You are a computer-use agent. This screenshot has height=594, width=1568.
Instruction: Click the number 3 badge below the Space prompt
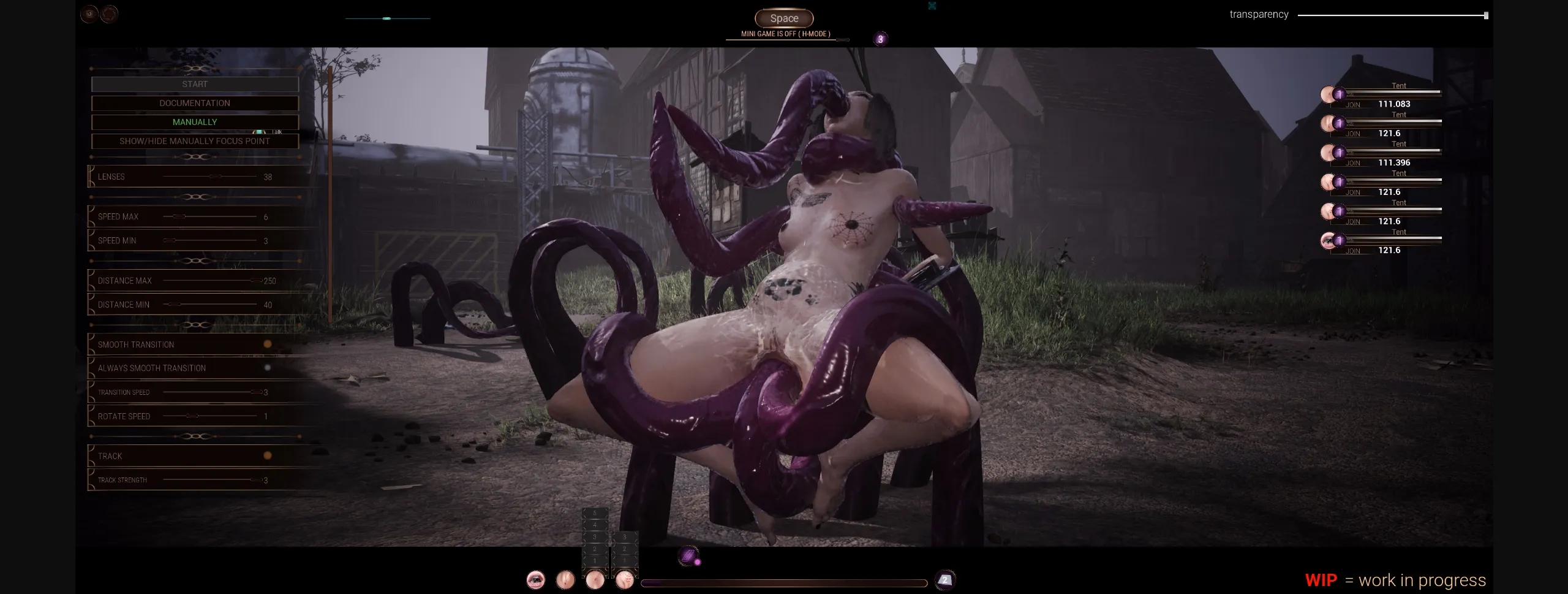point(880,39)
